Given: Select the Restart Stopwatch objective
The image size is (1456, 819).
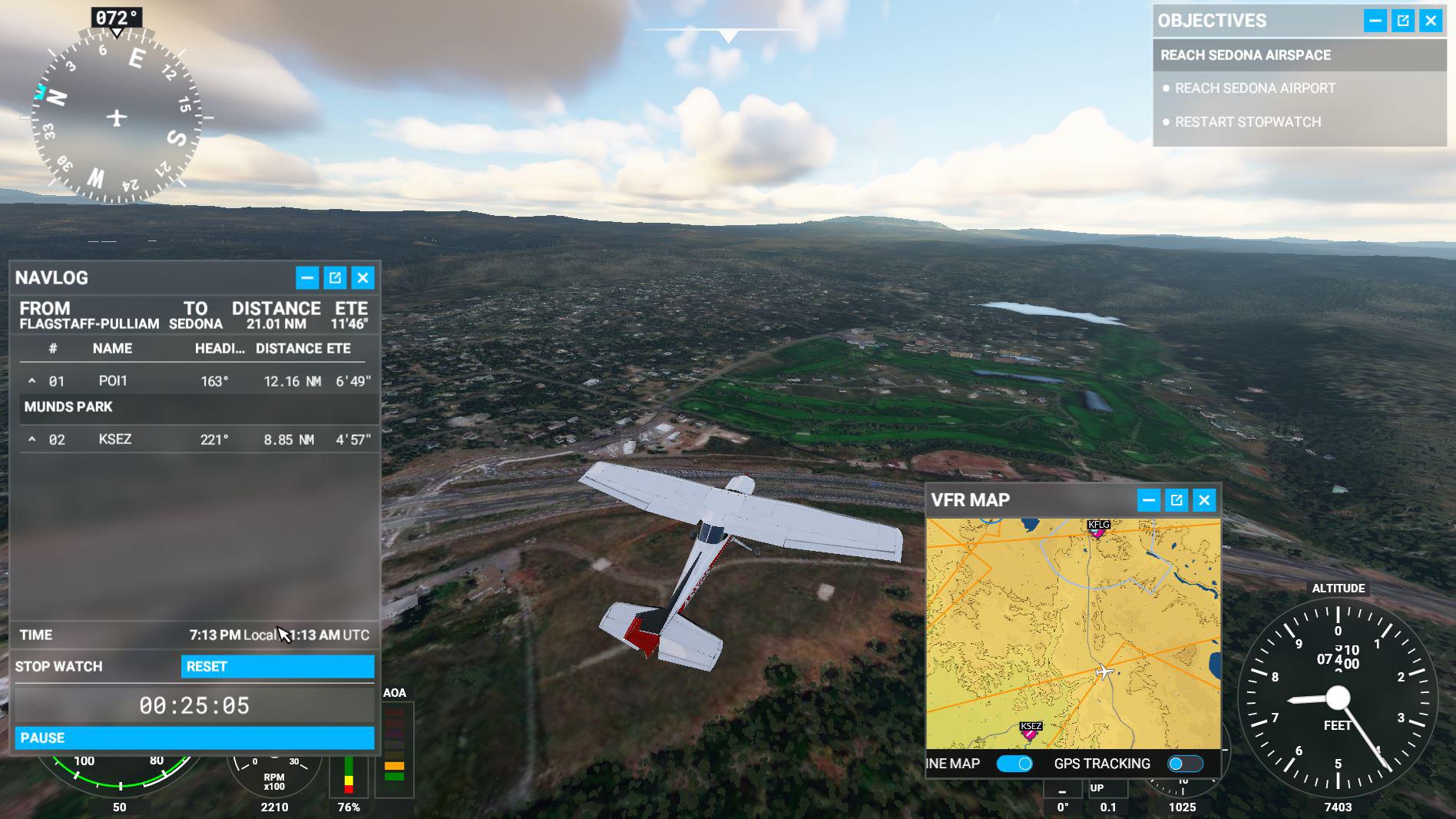Looking at the screenshot, I should click(1249, 121).
